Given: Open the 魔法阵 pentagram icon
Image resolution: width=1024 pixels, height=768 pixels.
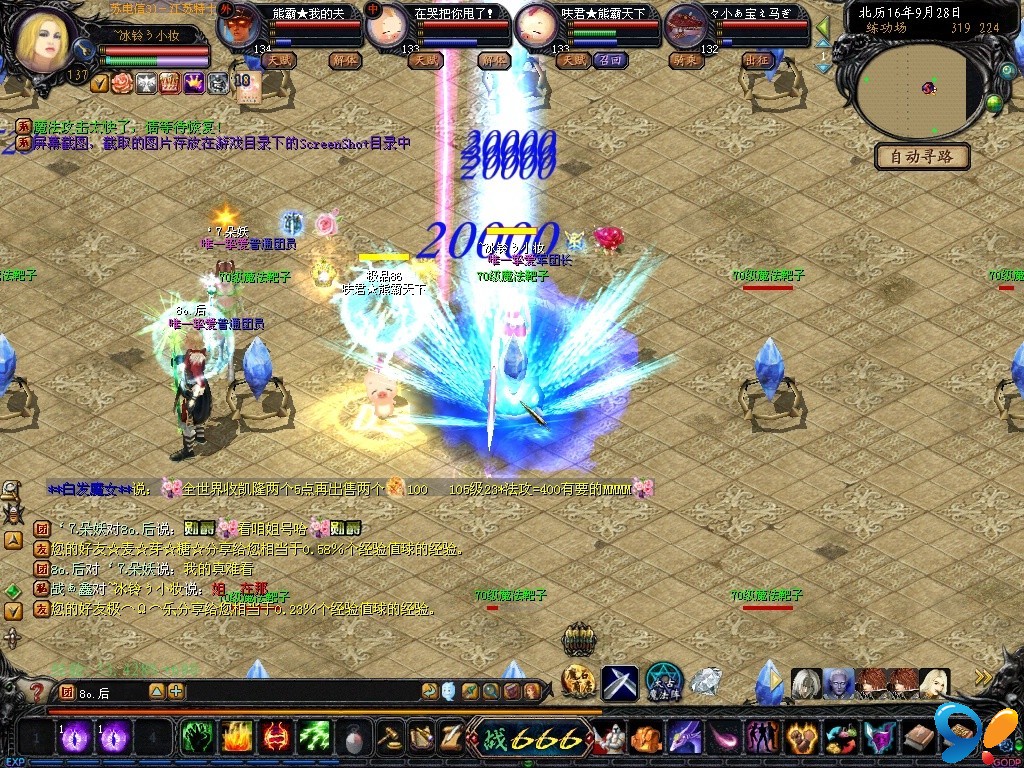Looking at the screenshot, I should 663,682.
